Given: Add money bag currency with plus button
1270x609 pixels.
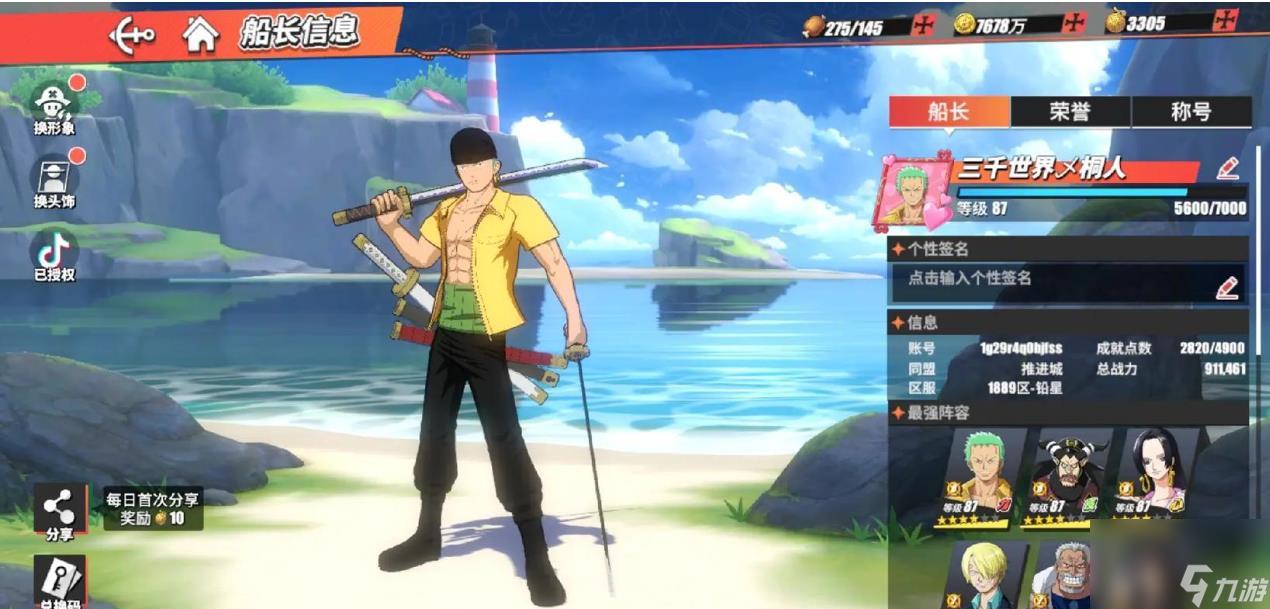Looking at the screenshot, I should [x=1226, y=21].
